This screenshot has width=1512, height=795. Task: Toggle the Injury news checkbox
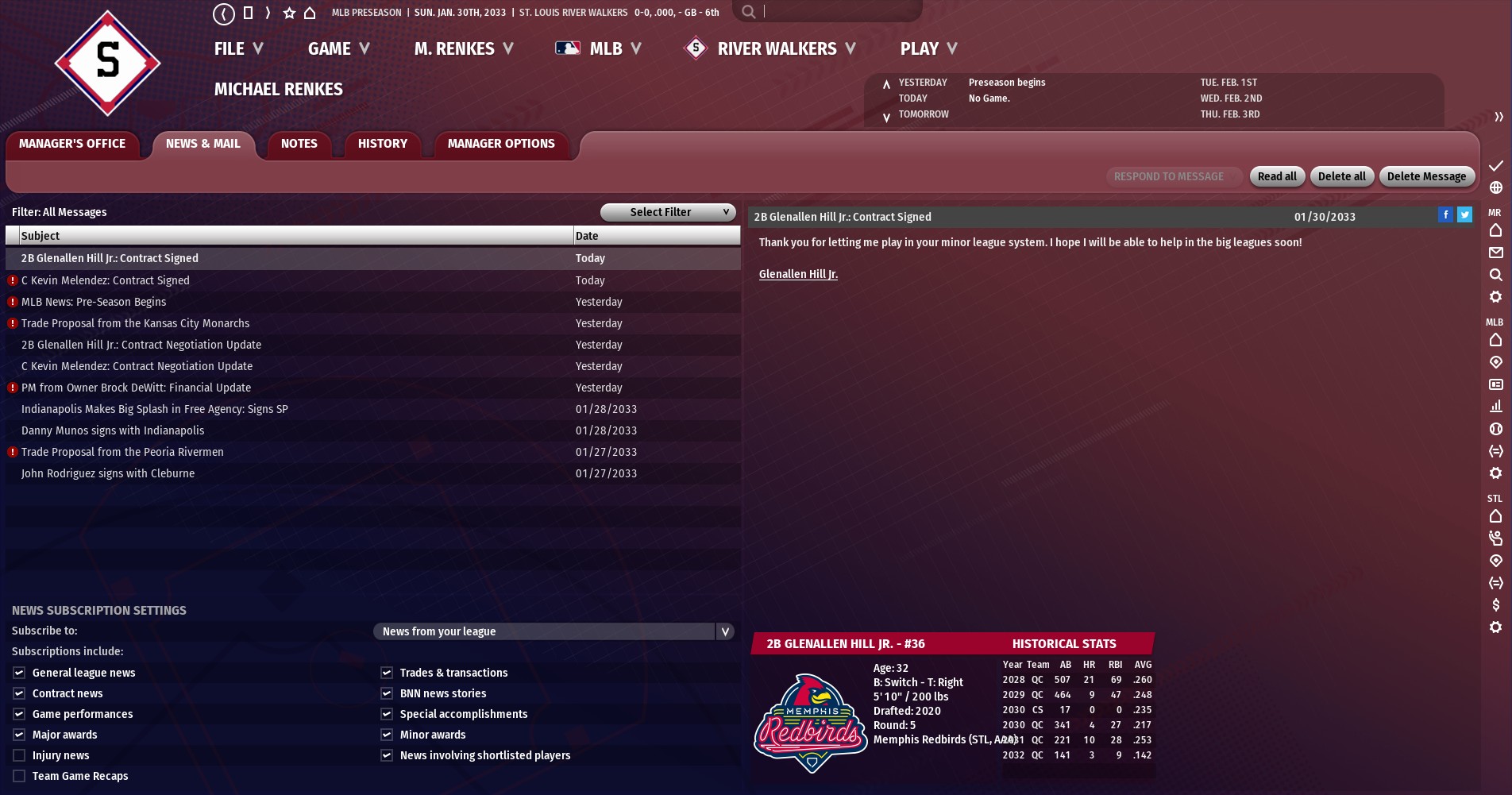pos(19,755)
